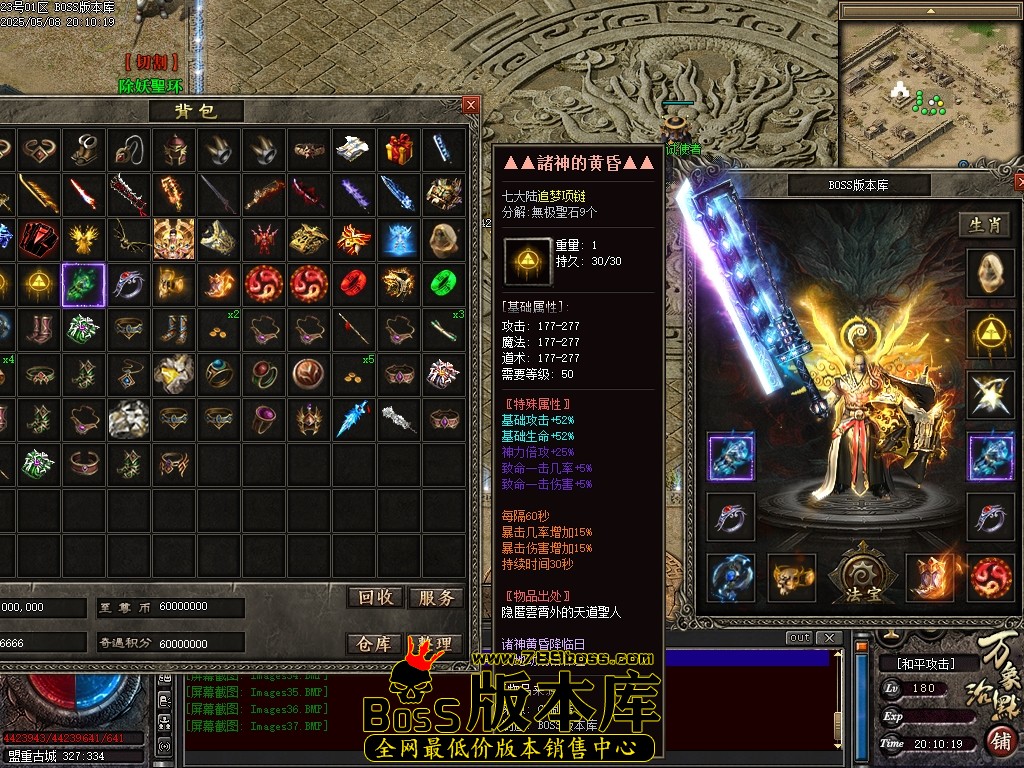Screen dimensions: 1024x768
Task: Switch to the 生肖 zodiac tab
Action: coord(985,225)
